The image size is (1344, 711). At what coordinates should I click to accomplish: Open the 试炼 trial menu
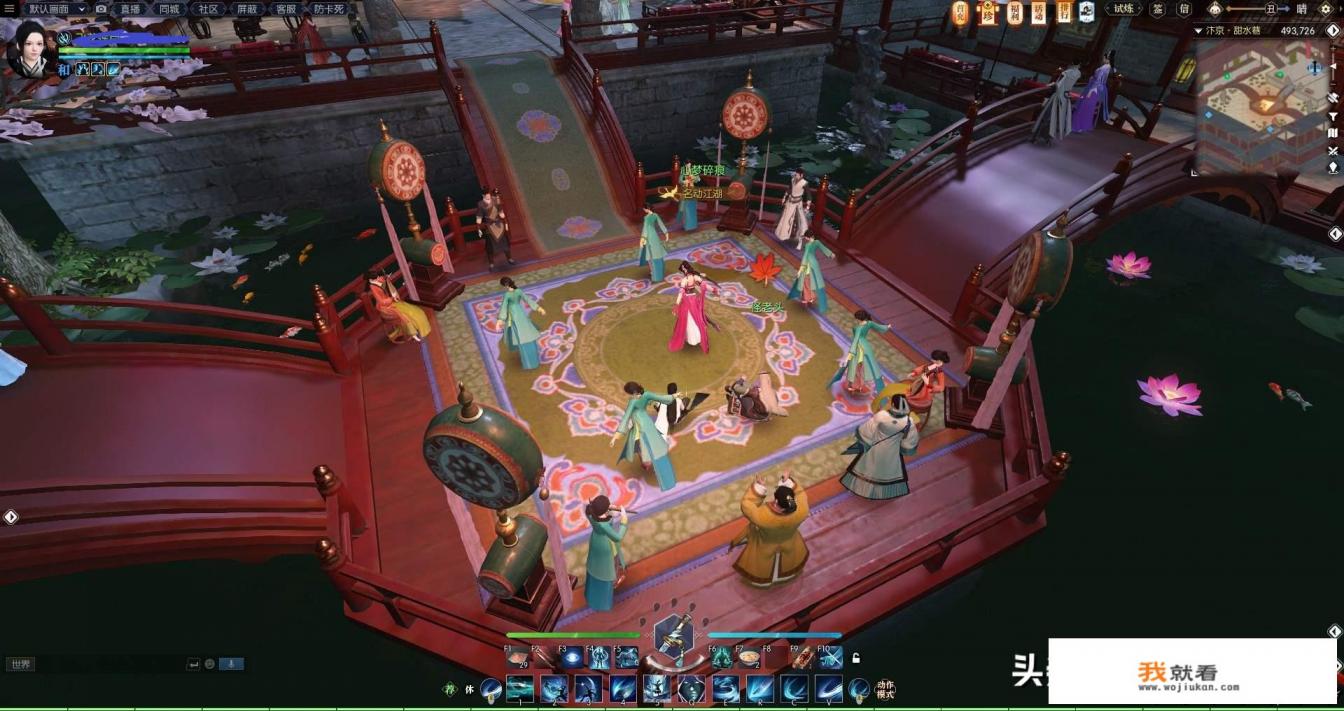point(1124,9)
